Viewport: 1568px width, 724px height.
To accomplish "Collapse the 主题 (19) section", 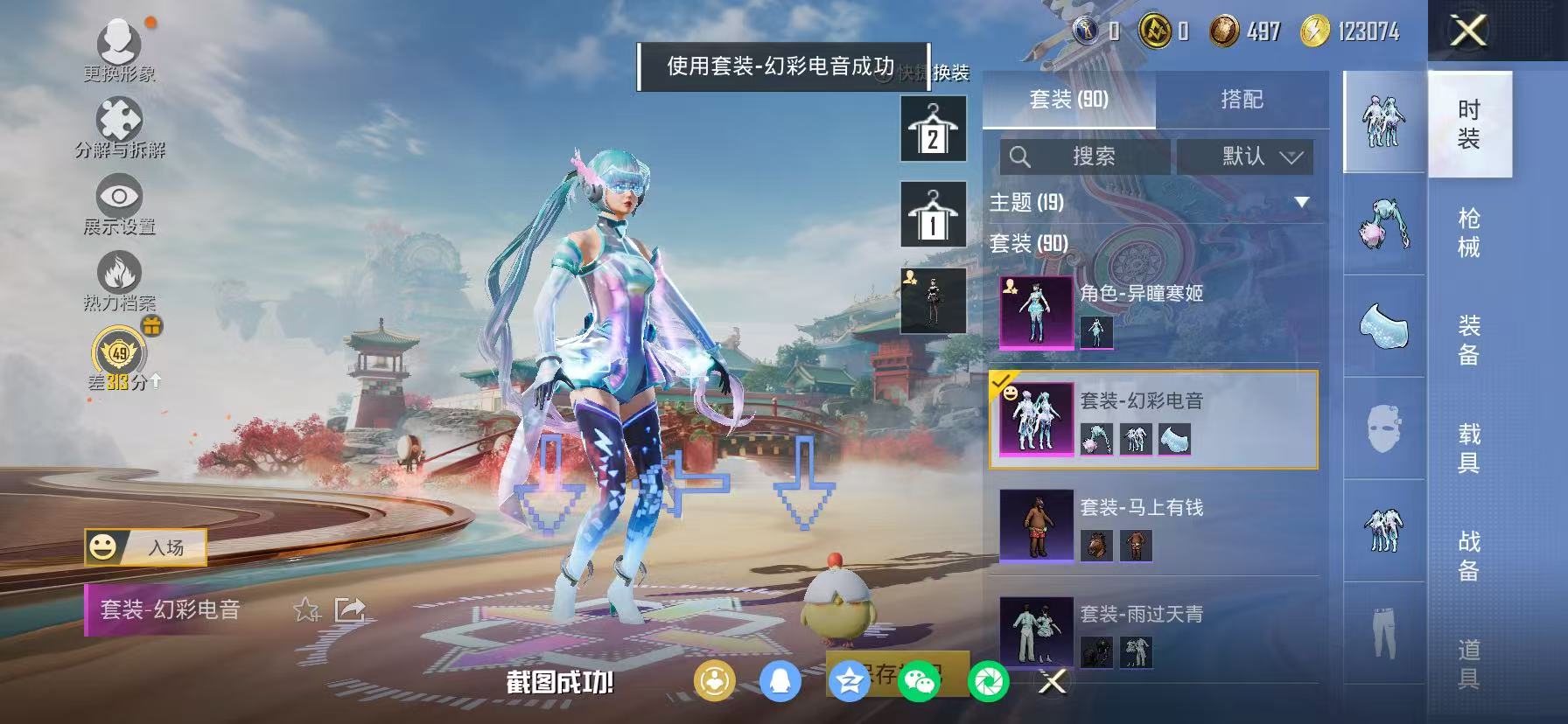I will 1302,200.
